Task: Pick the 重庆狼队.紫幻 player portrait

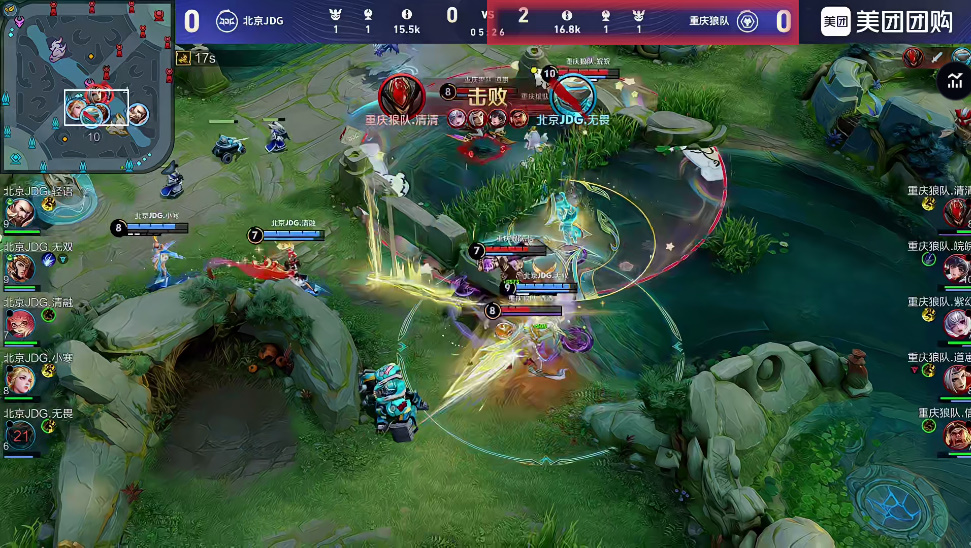Action: coord(956,323)
